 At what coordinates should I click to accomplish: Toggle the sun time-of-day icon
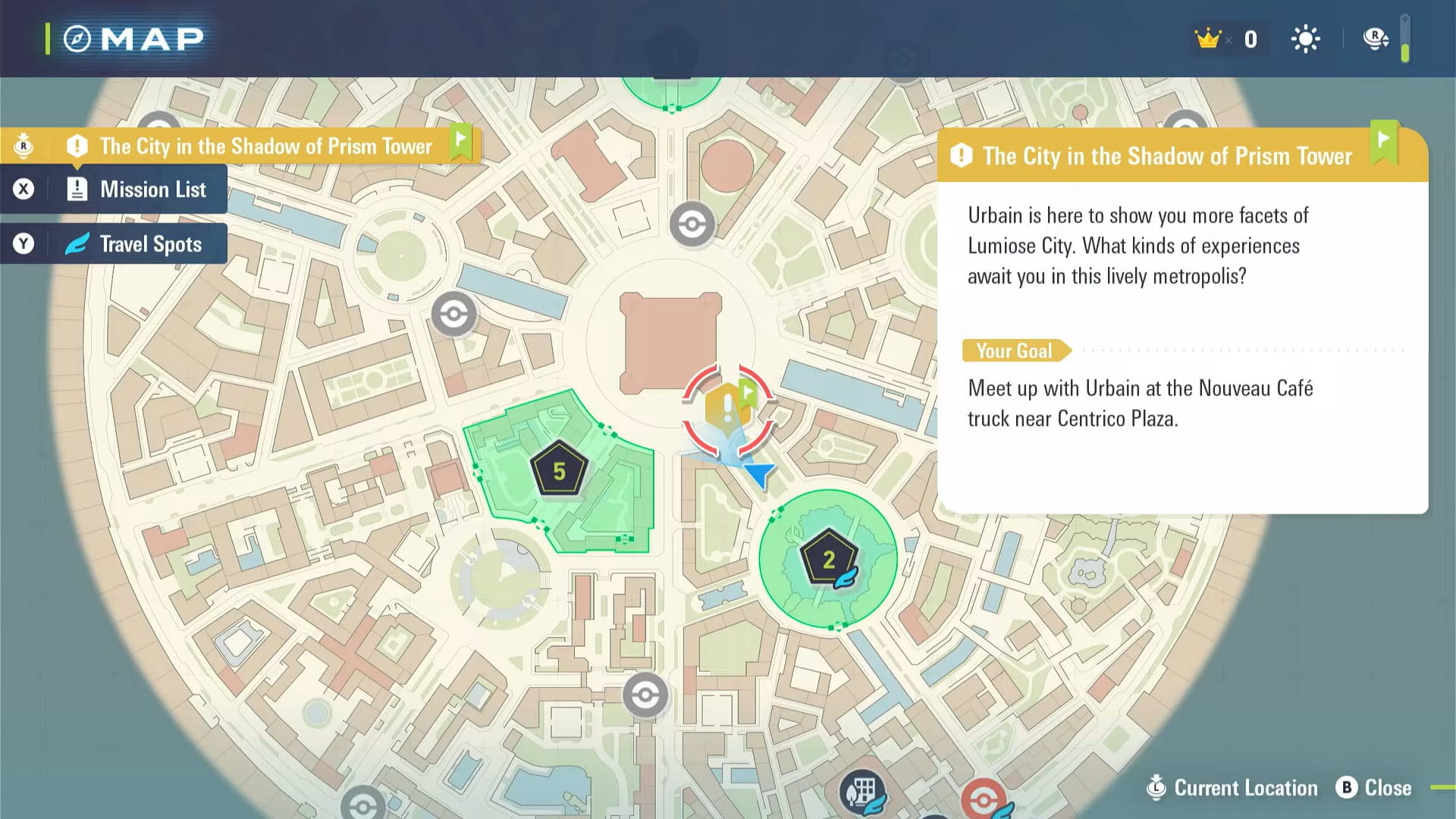coord(1305,39)
